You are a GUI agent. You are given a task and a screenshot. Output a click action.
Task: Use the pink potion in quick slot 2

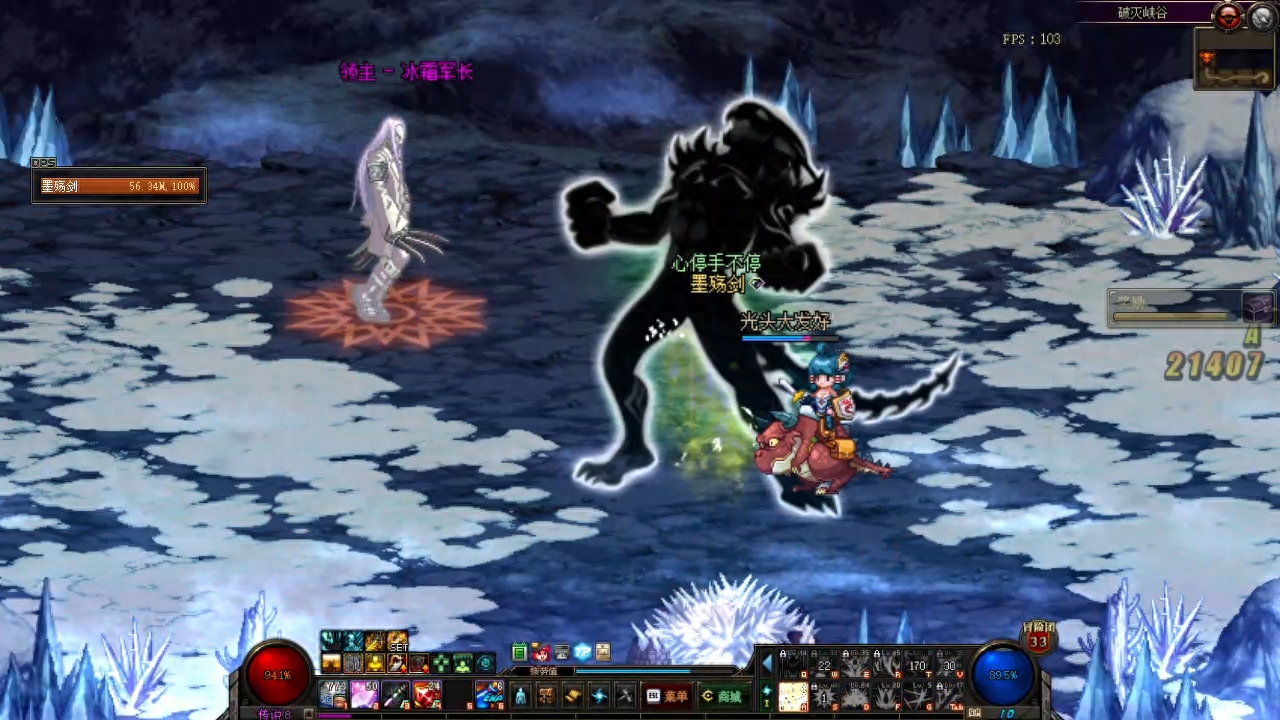click(364, 692)
